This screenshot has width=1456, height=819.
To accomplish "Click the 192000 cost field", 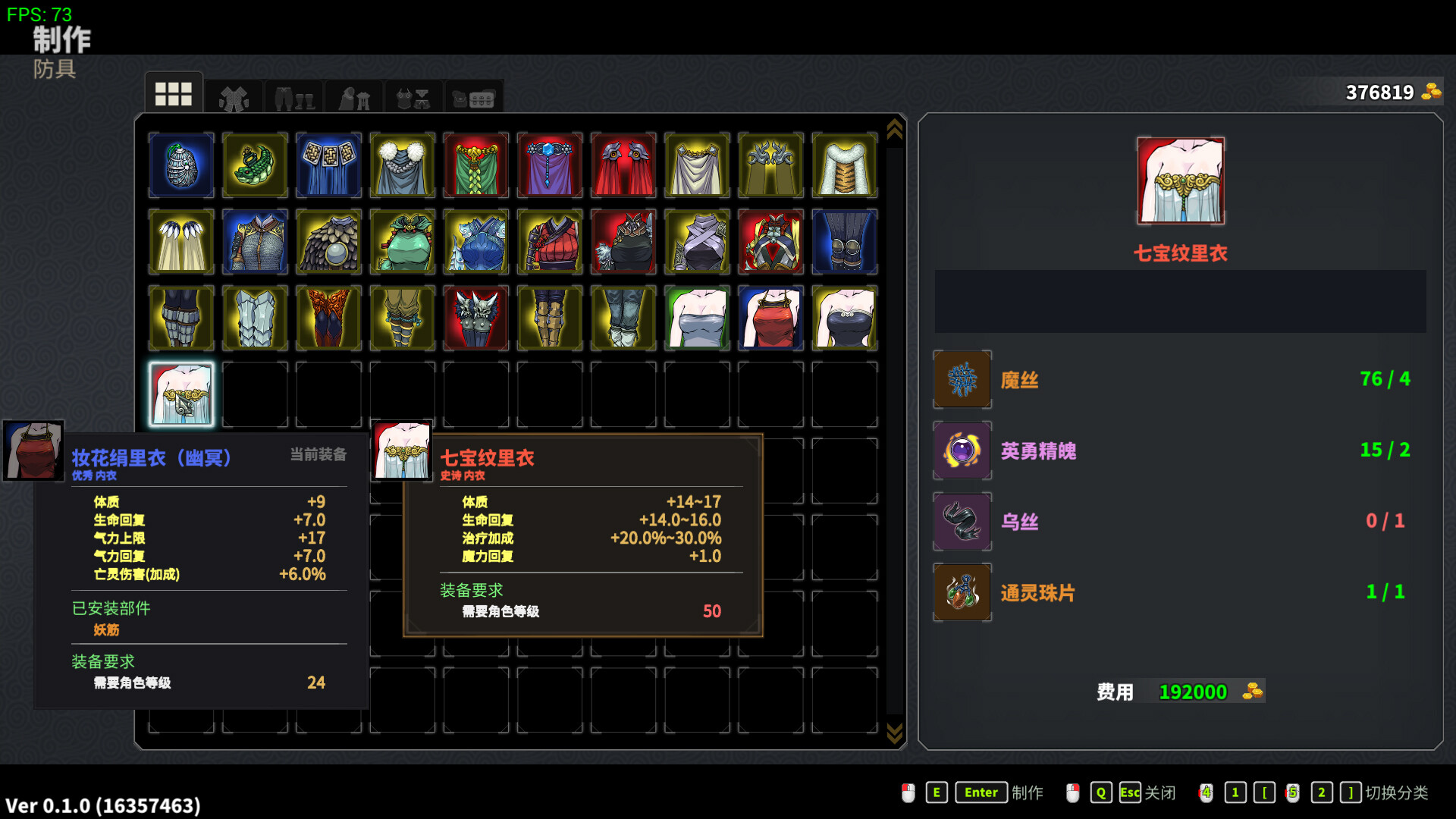I will pyautogui.click(x=1193, y=691).
